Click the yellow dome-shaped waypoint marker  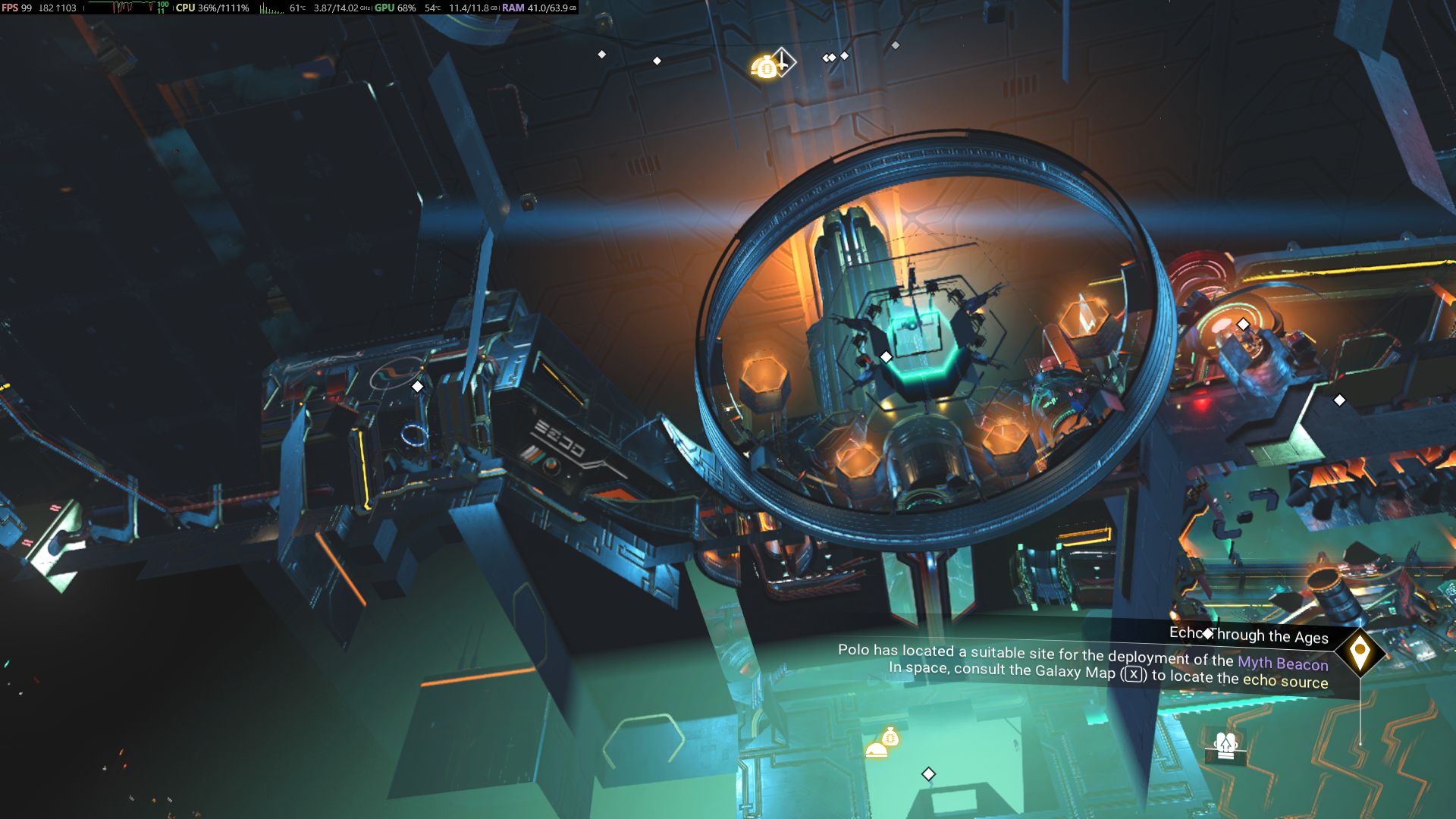[876, 750]
